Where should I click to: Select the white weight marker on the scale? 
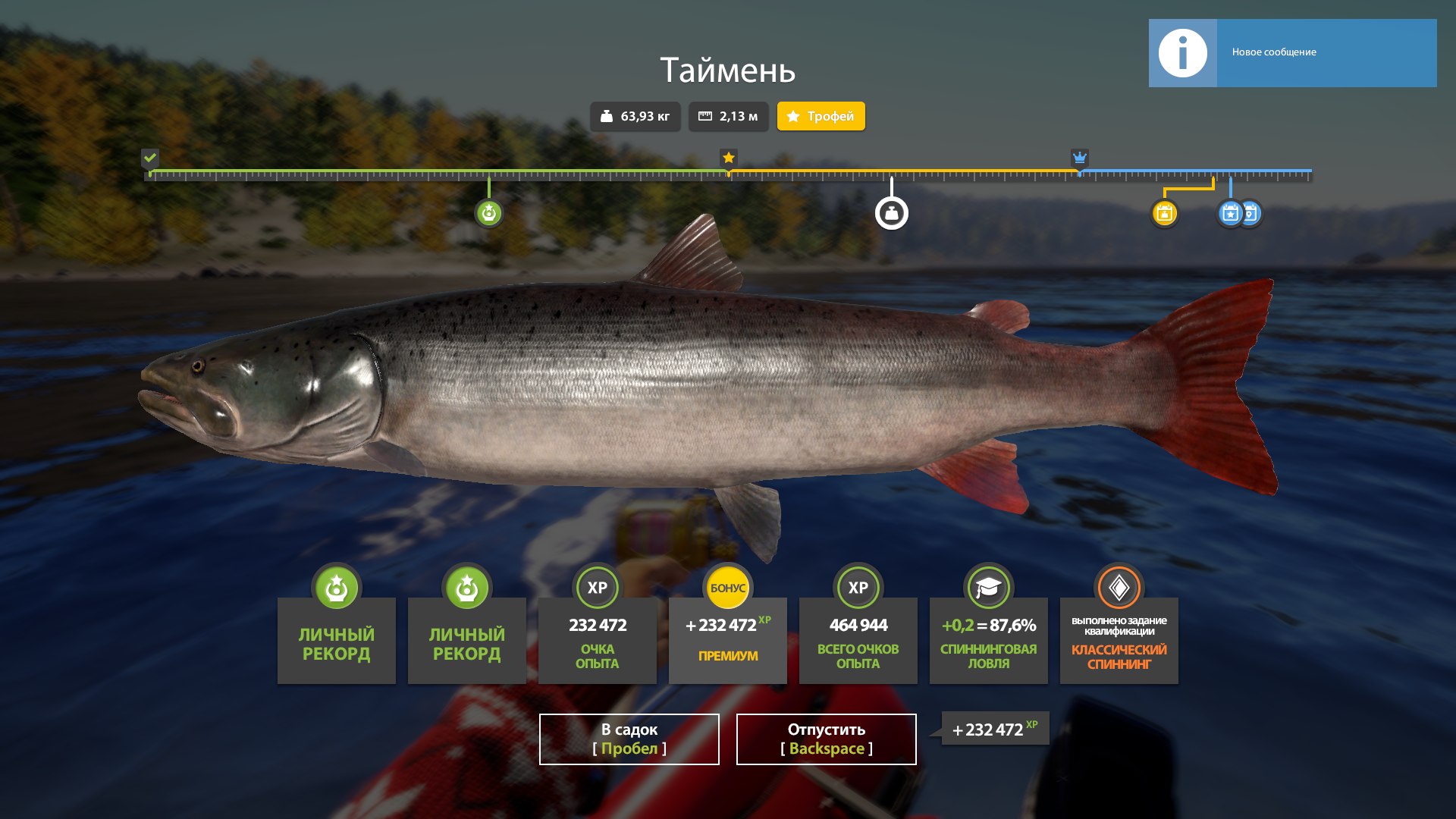(x=891, y=213)
